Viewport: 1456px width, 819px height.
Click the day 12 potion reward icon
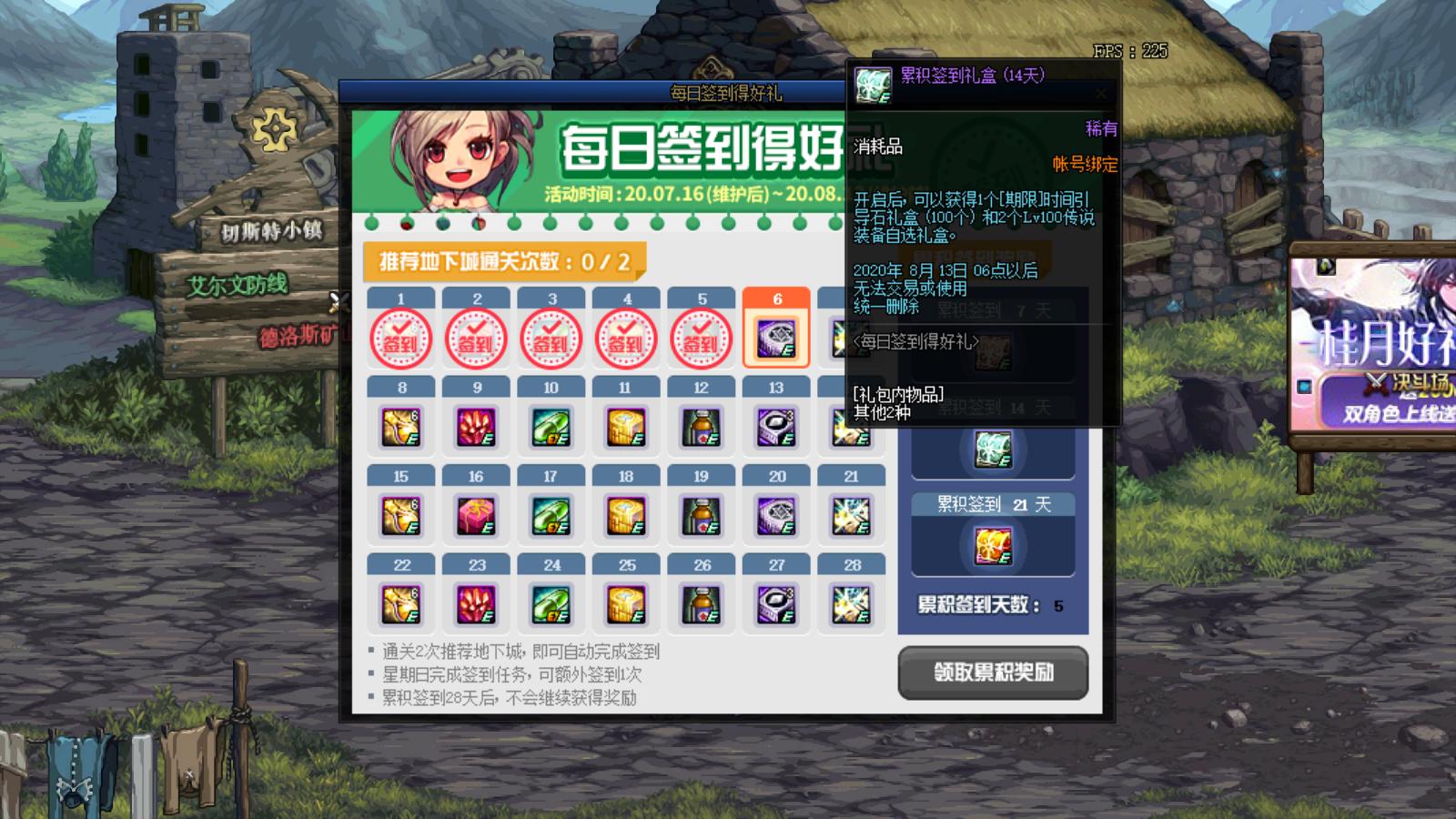coord(701,428)
